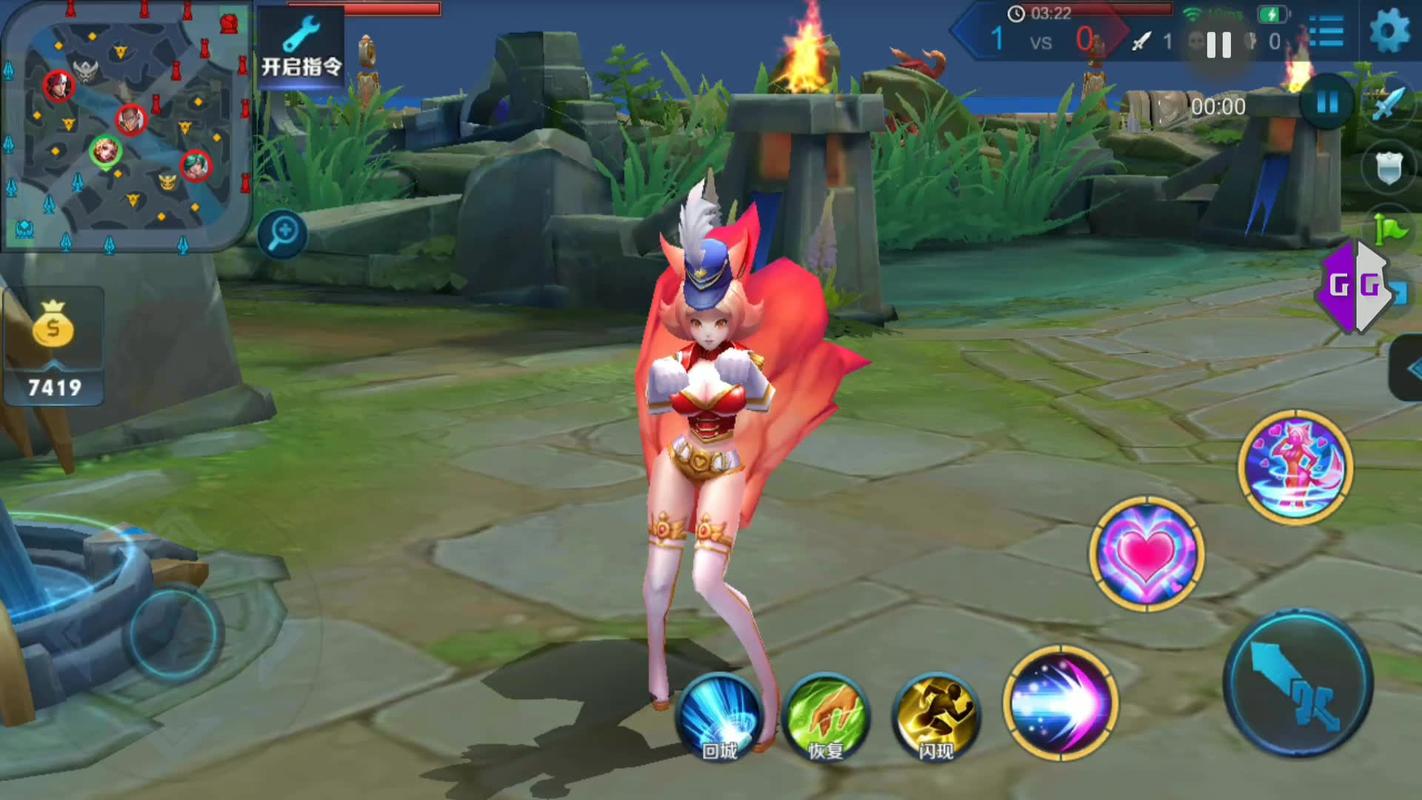The width and height of the screenshot is (1422, 800).
Task: Move using the virtual joystick
Action: [x=172, y=631]
